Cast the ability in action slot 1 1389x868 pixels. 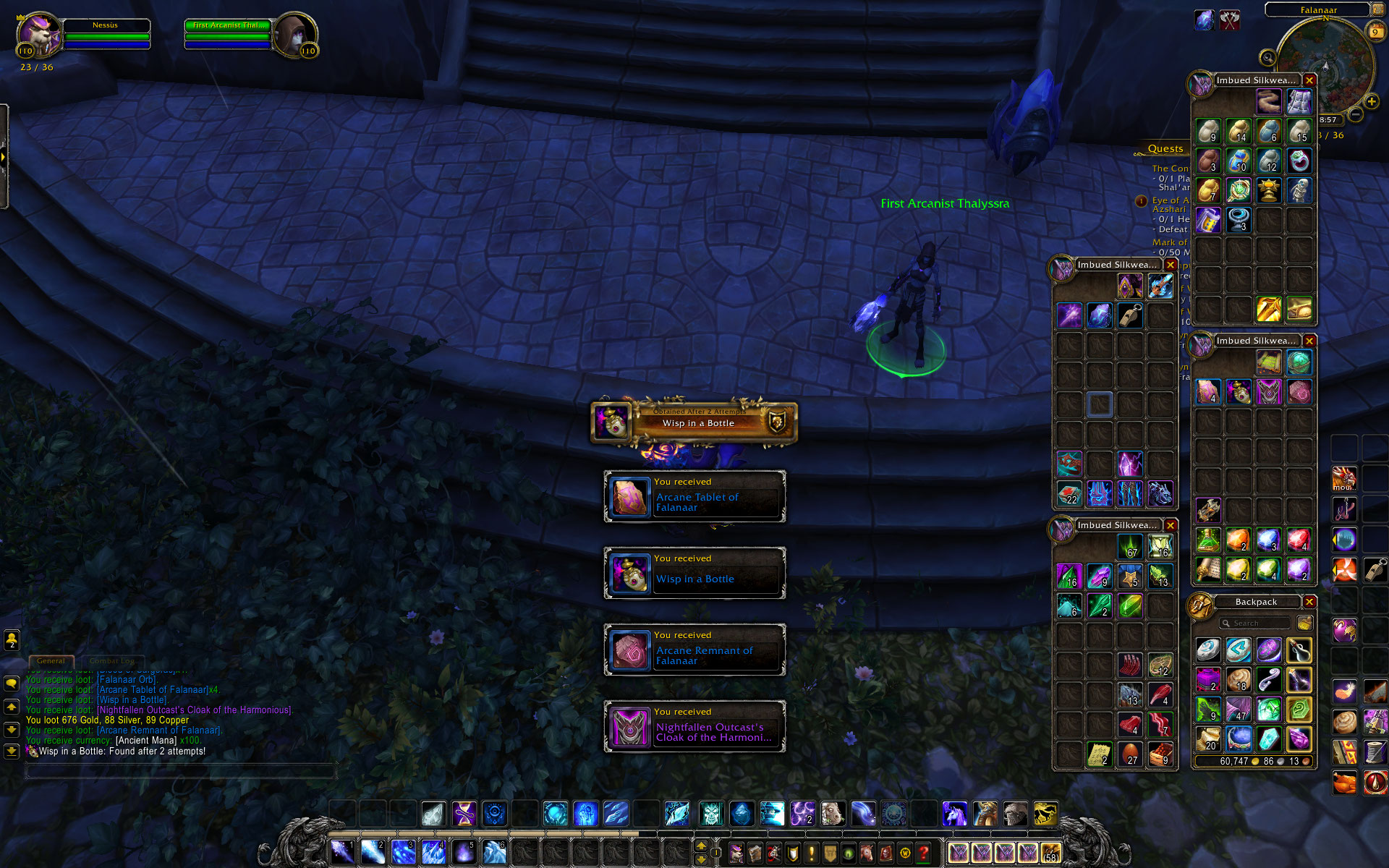pyautogui.click(x=342, y=852)
